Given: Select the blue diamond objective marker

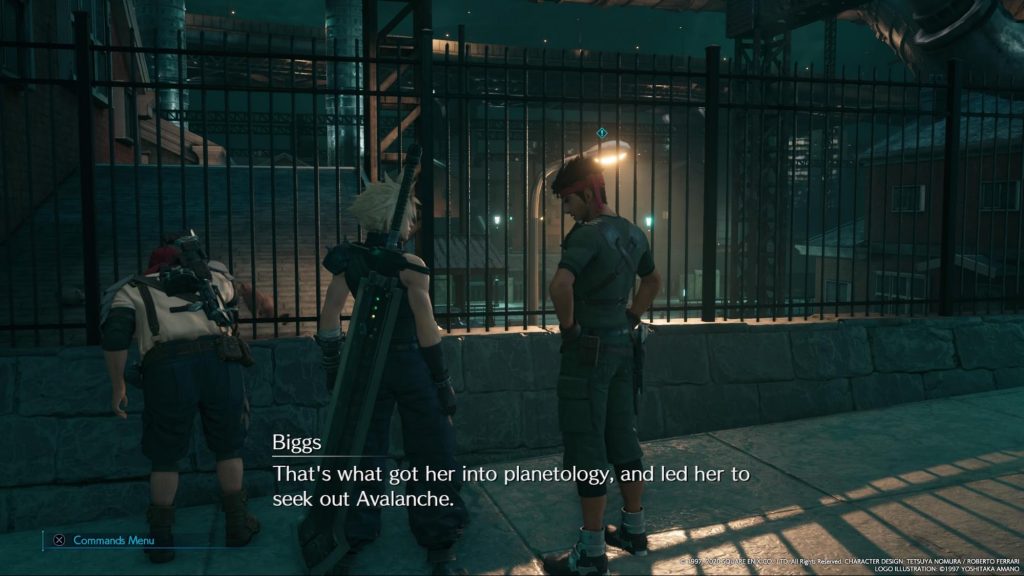Looking at the screenshot, I should 601,132.
